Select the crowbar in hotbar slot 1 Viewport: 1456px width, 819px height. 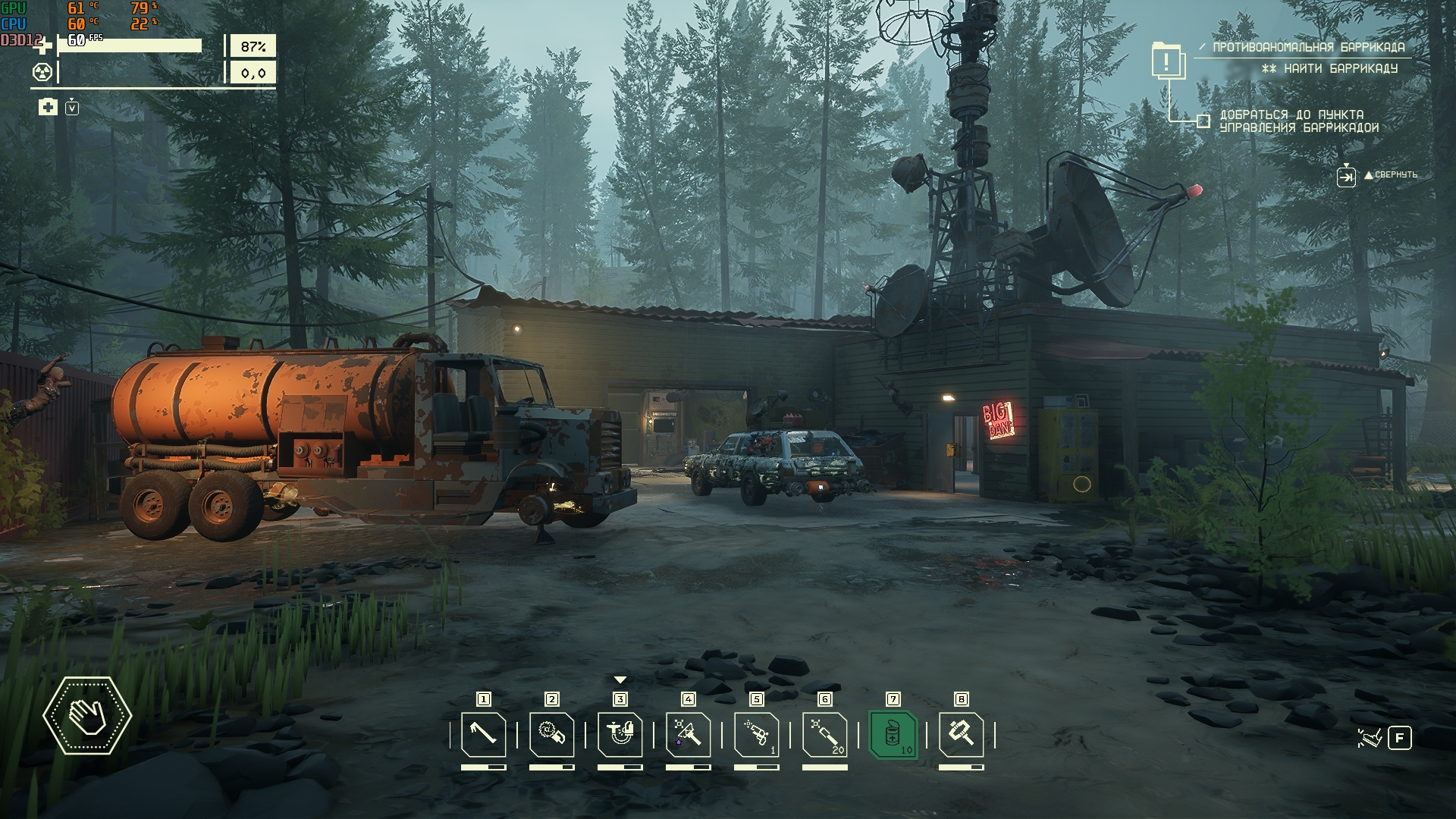pos(484,734)
